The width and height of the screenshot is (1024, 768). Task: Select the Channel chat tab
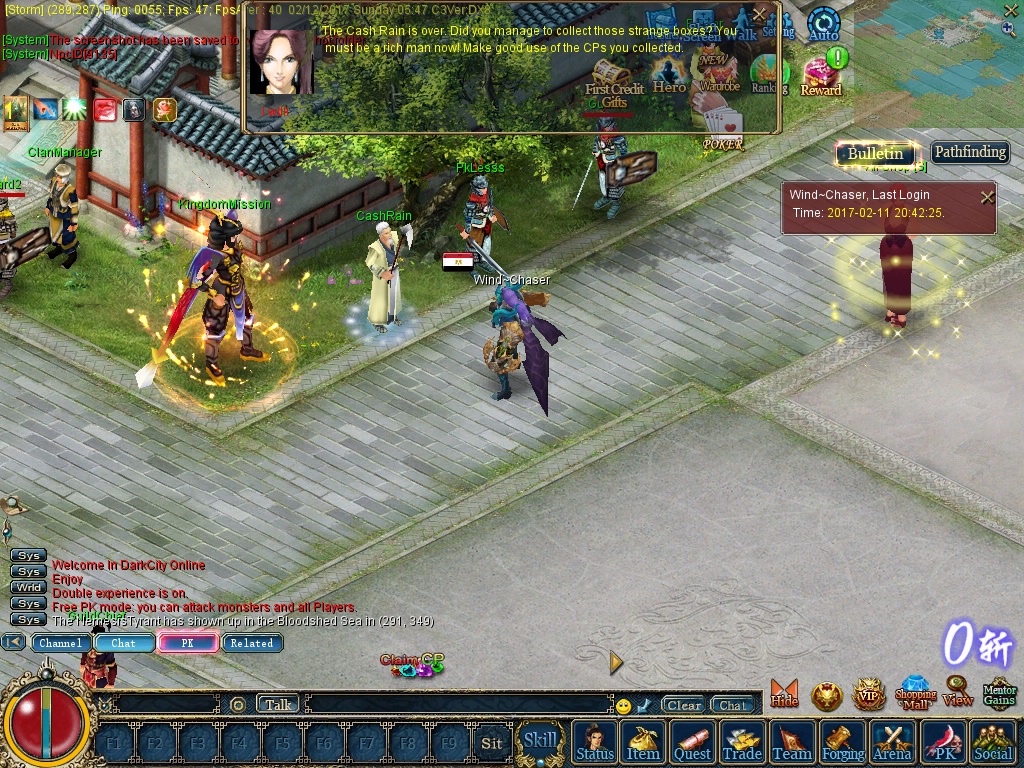tap(61, 643)
